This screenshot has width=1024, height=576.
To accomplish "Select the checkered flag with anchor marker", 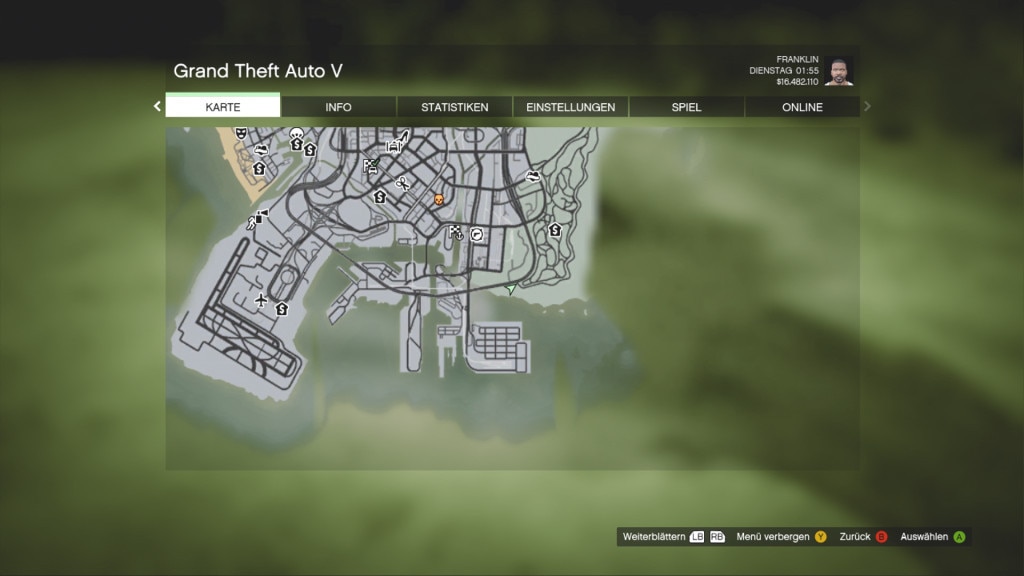I will click(457, 233).
